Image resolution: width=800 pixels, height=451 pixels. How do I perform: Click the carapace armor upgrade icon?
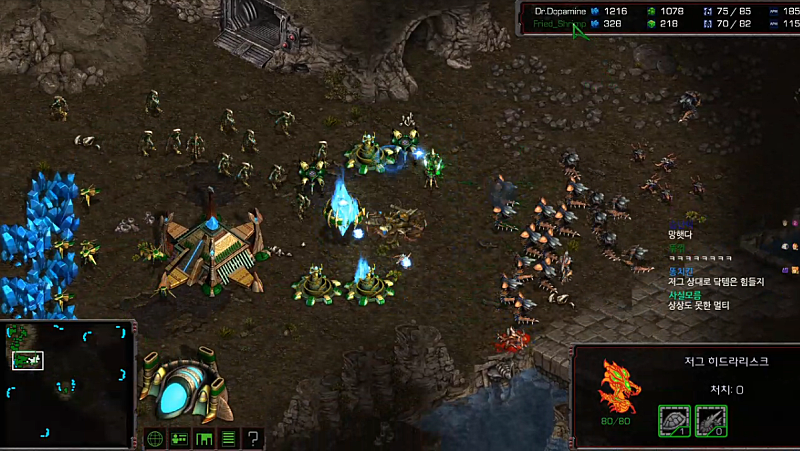click(673, 421)
